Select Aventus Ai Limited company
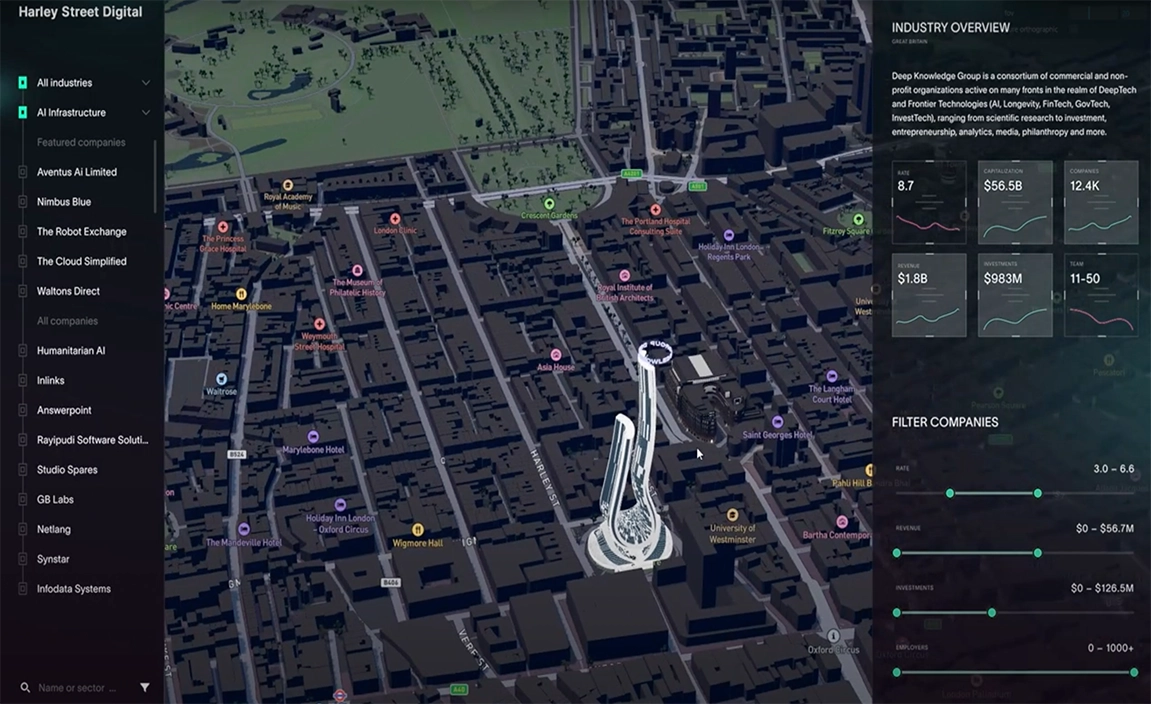Image resolution: width=1151 pixels, height=704 pixels. (x=77, y=172)
